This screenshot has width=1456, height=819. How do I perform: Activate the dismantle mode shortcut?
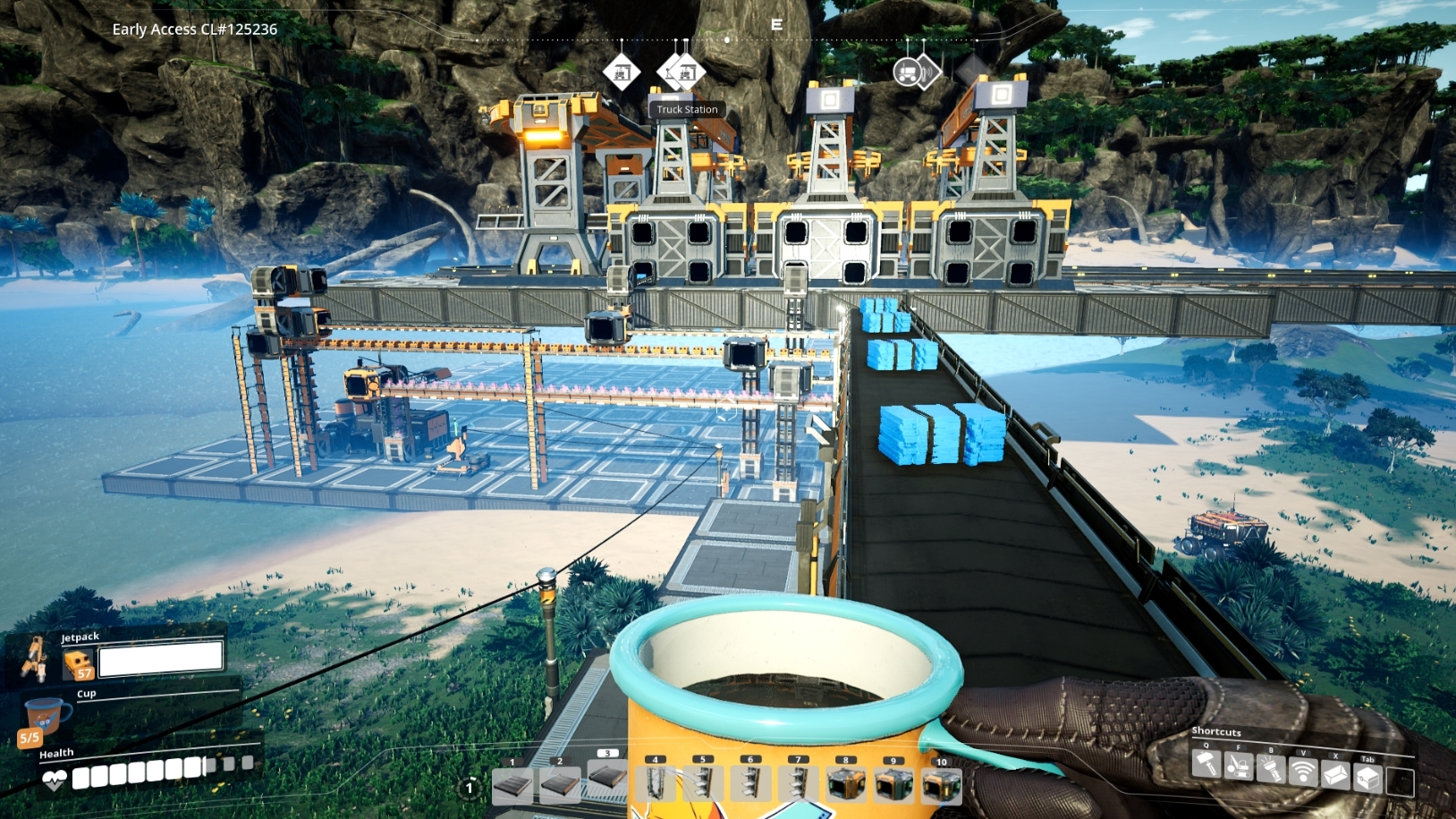pyautogui.click(x=1239, y=766)
